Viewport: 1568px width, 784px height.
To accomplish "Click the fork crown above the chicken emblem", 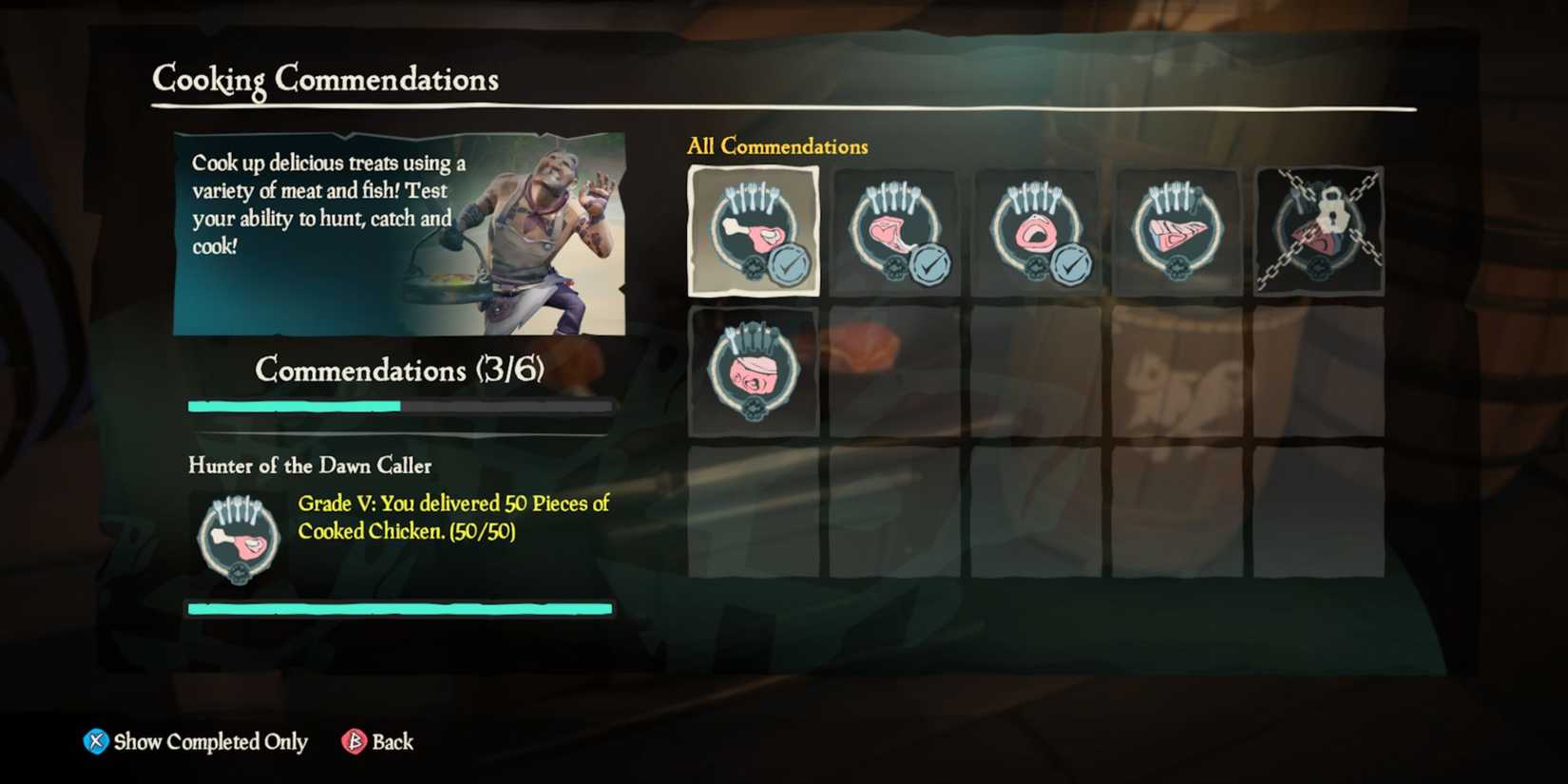I will pyautogui.click(x=751, y=196).
